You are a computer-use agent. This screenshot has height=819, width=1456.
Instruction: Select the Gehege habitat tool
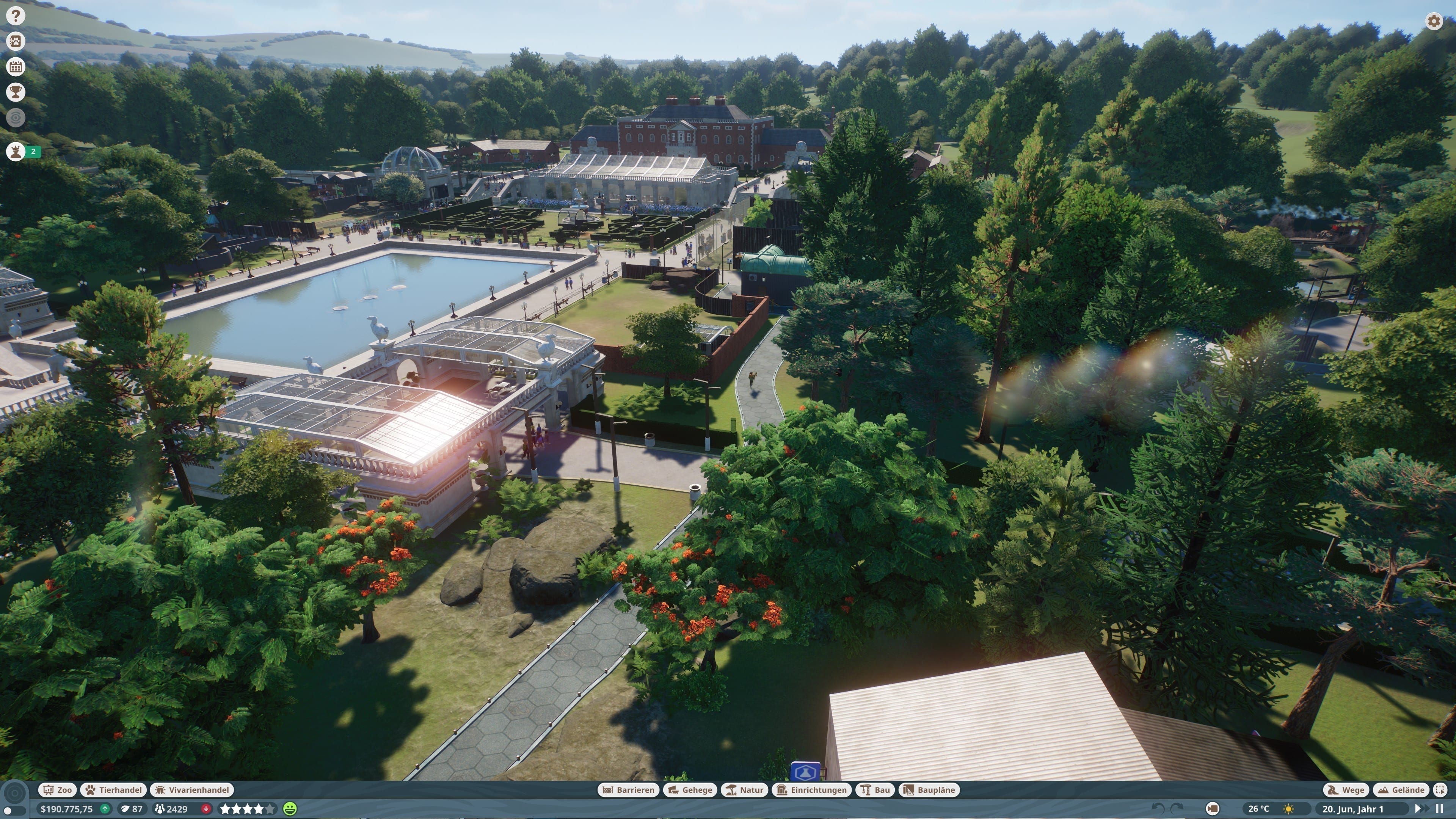(690, 789)
